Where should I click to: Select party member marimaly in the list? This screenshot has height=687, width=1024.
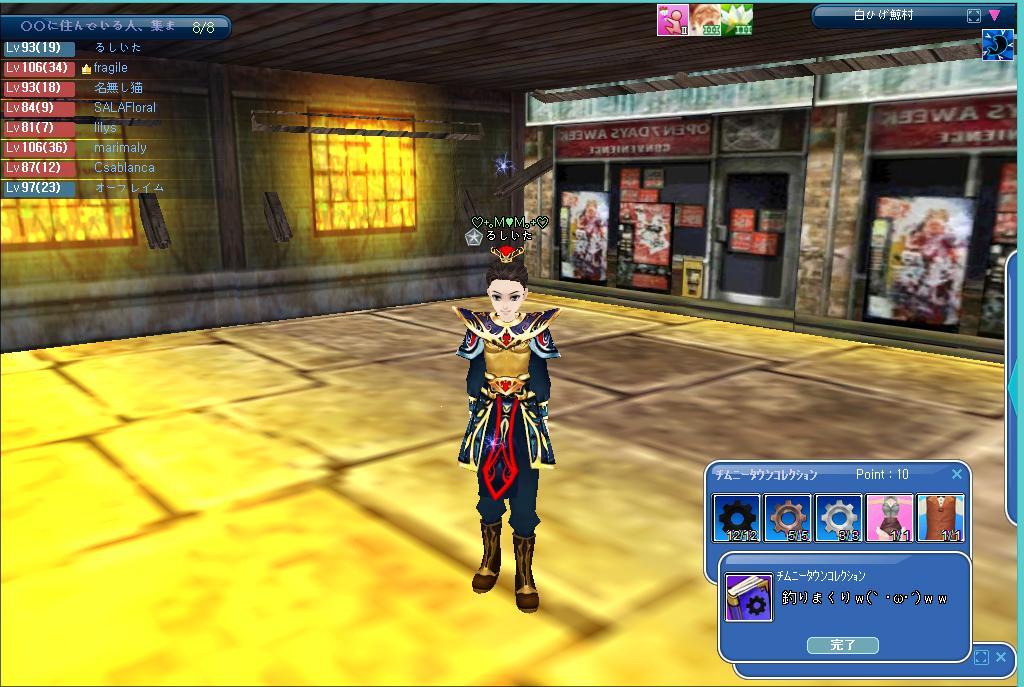coord(120,148)
